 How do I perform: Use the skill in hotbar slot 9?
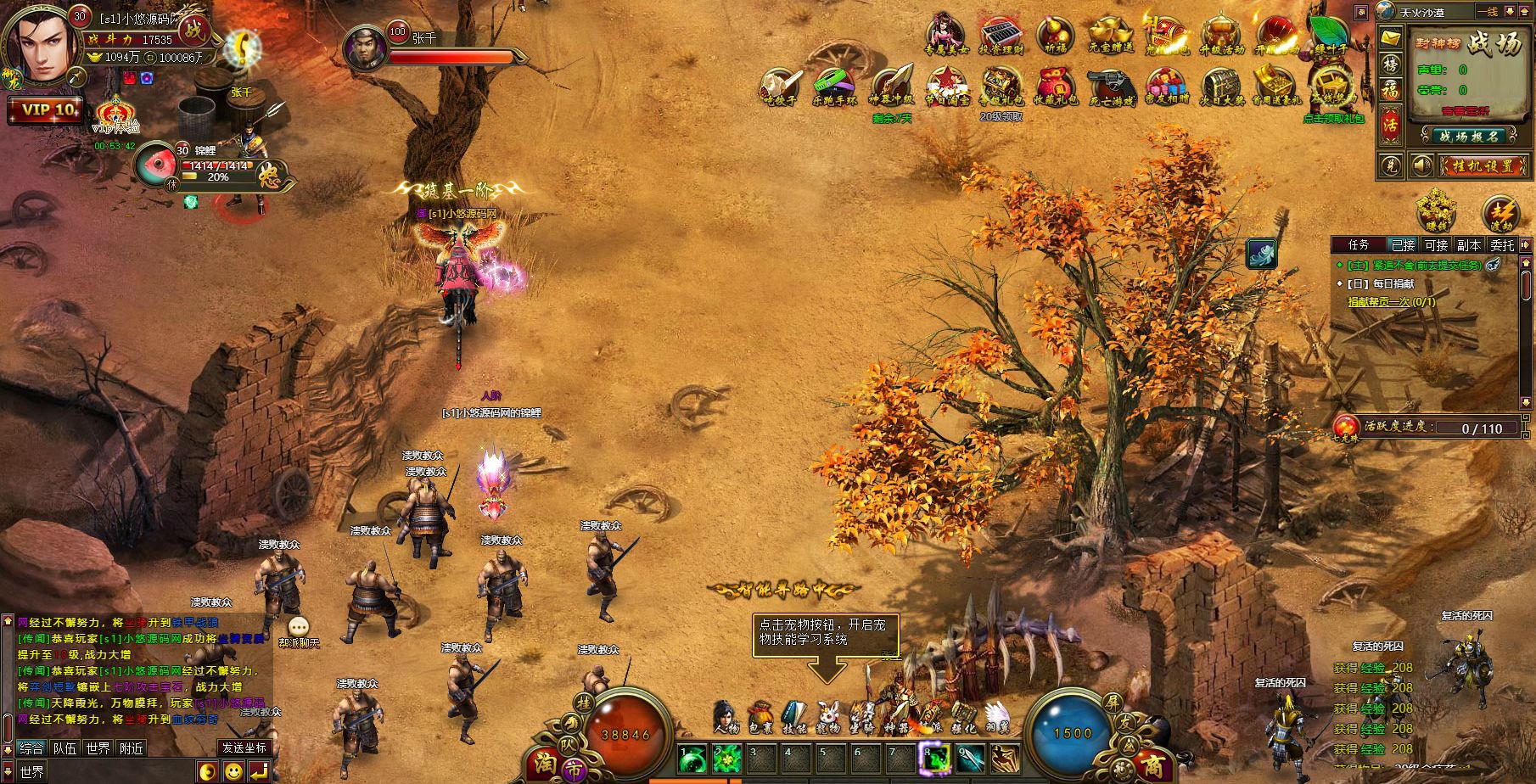970,758
